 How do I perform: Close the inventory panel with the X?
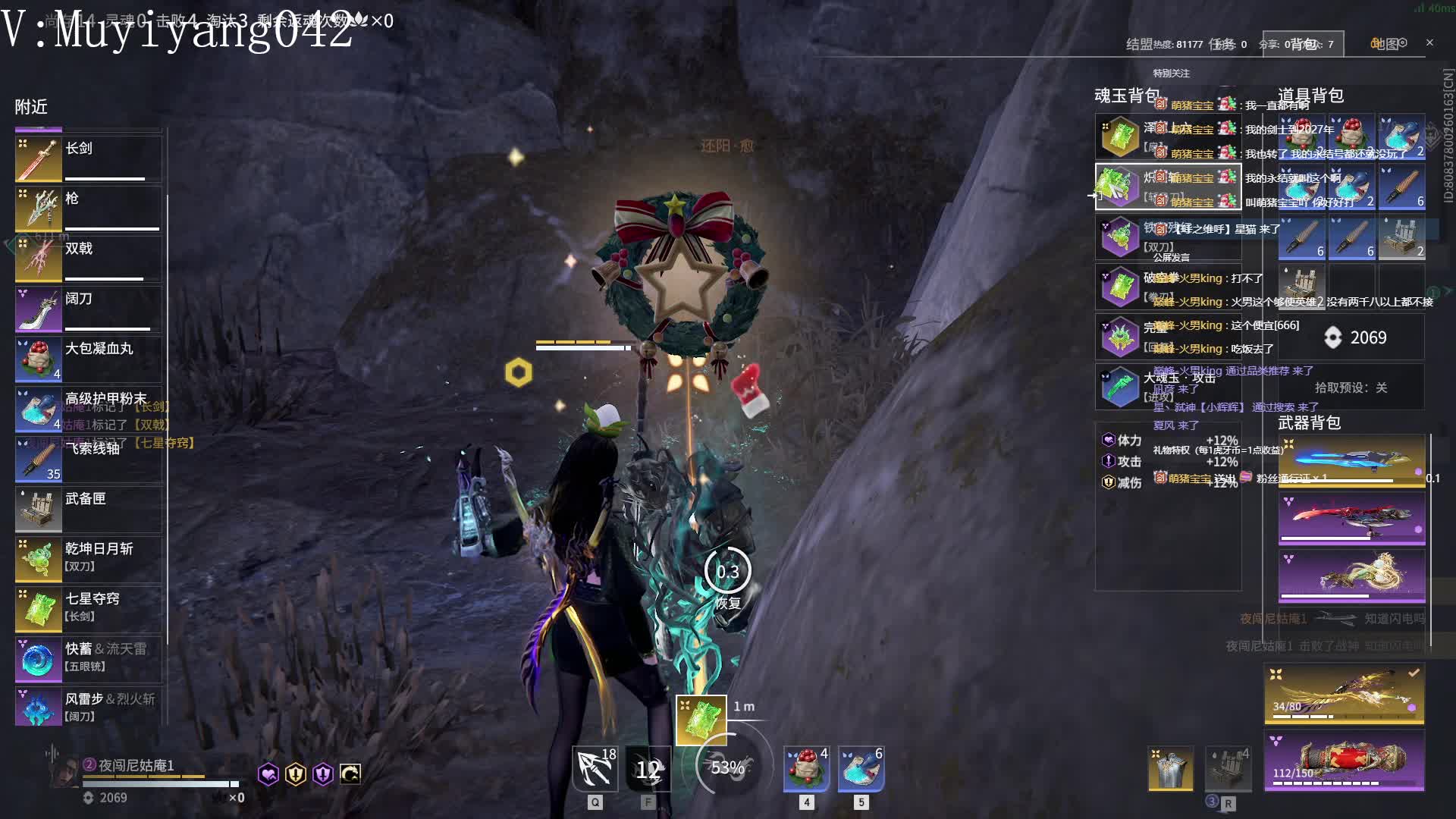(x=1429, y=42)
